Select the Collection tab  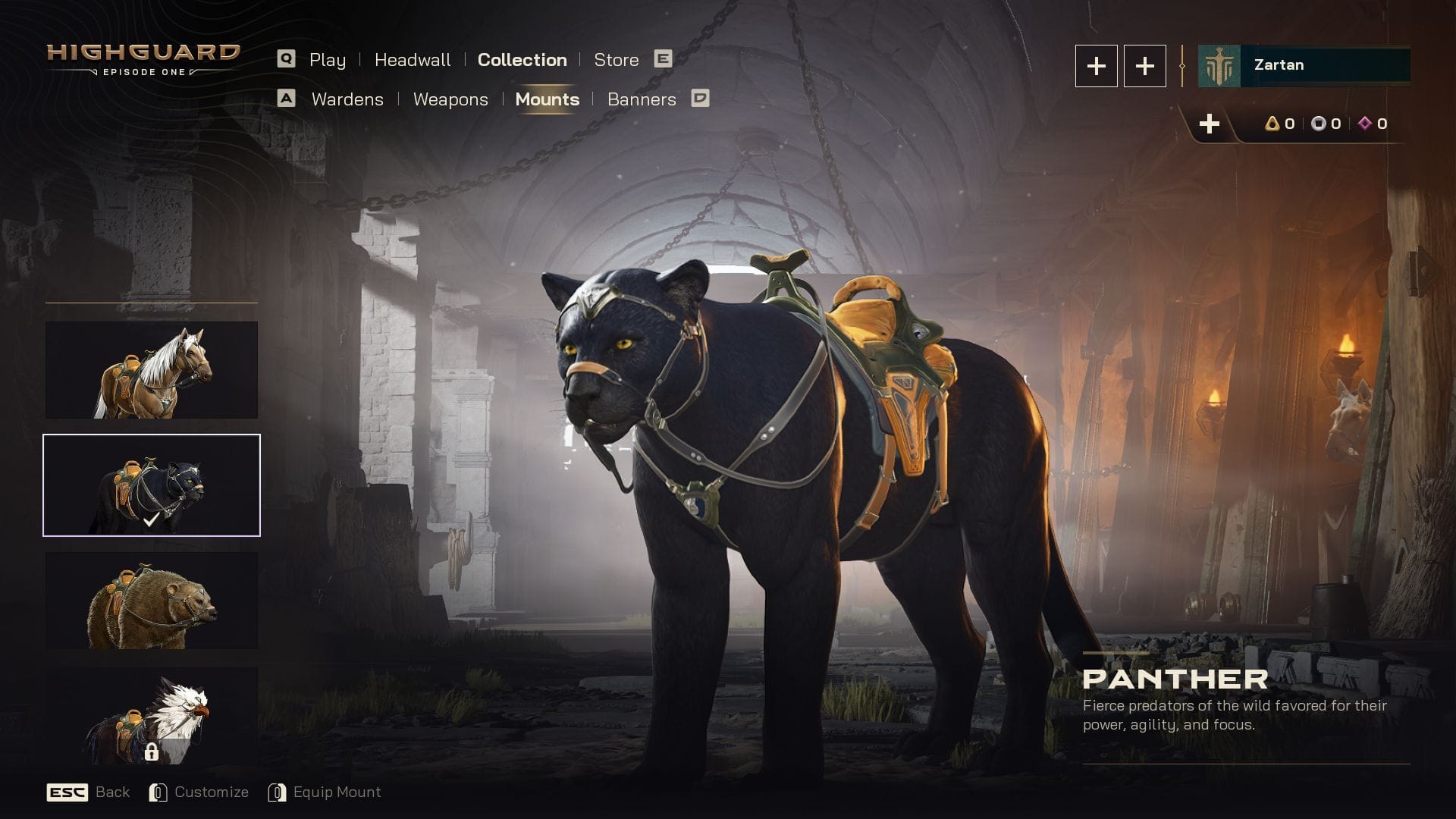tap(522, 60)
